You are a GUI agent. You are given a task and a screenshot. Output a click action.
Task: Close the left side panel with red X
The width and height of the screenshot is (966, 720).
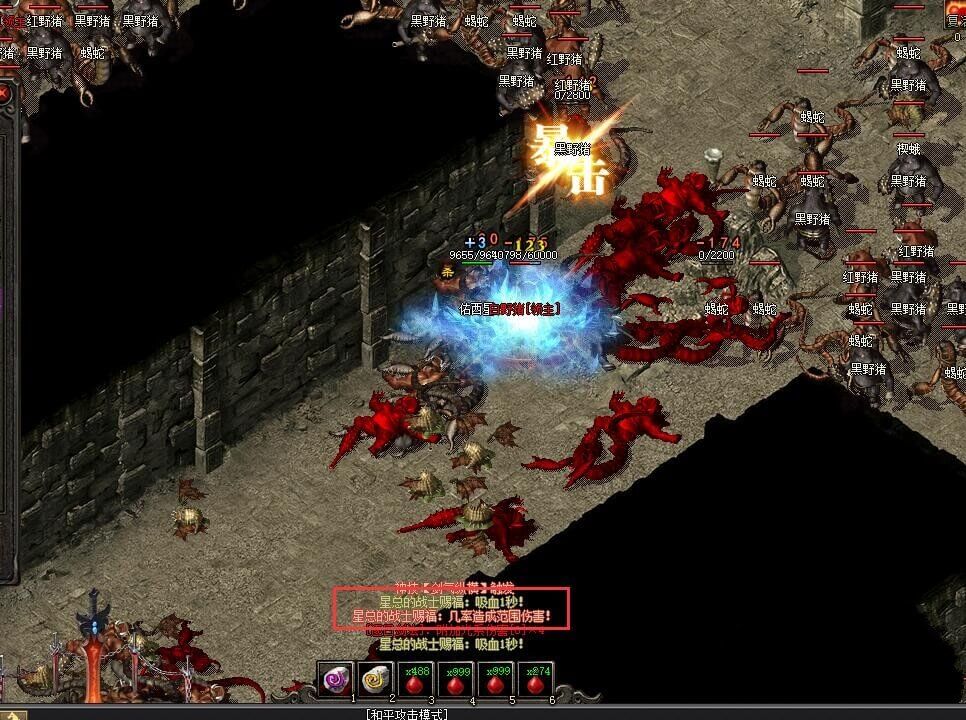pos(4,94)
